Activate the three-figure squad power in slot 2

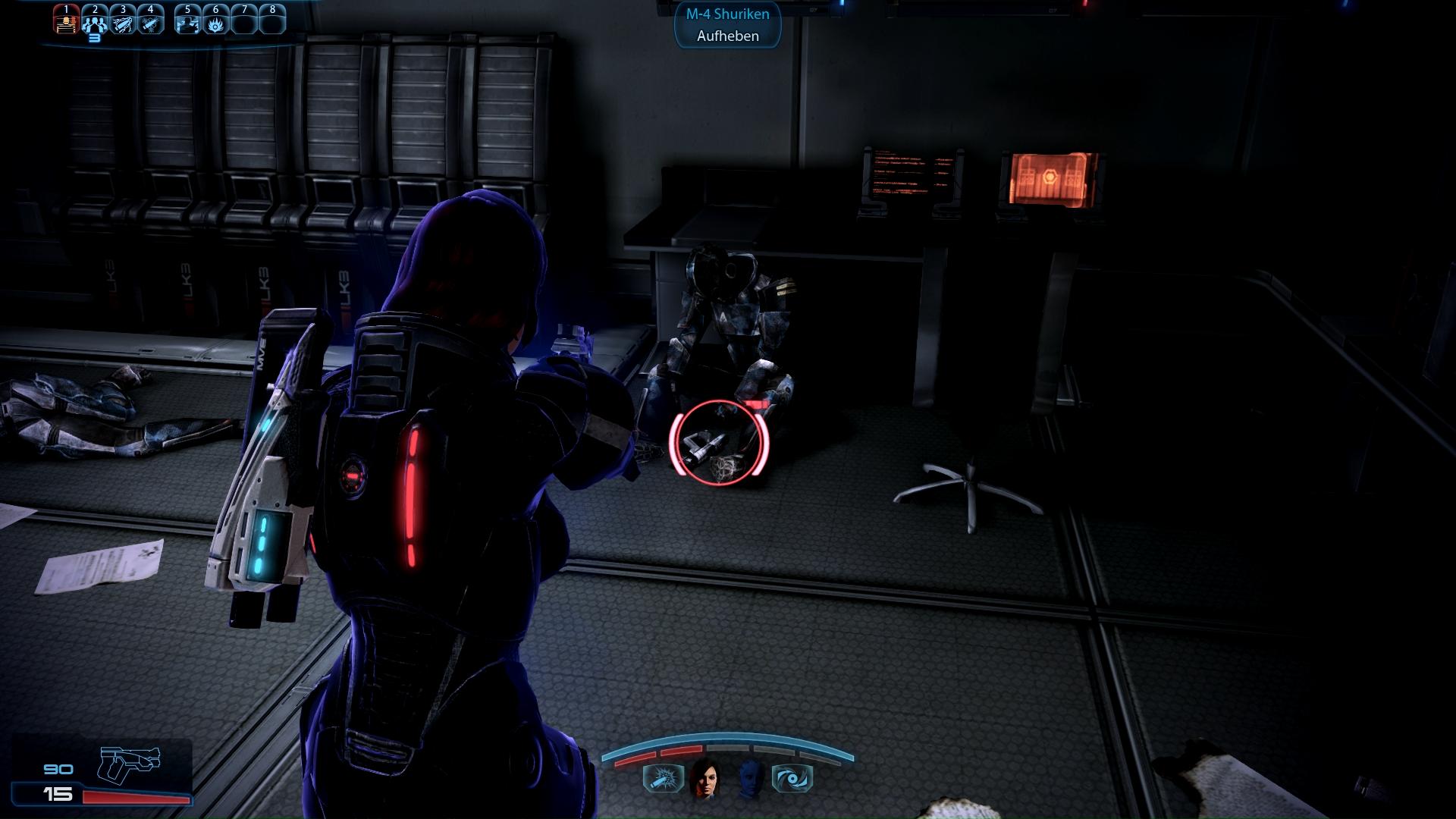coord(95,21)
